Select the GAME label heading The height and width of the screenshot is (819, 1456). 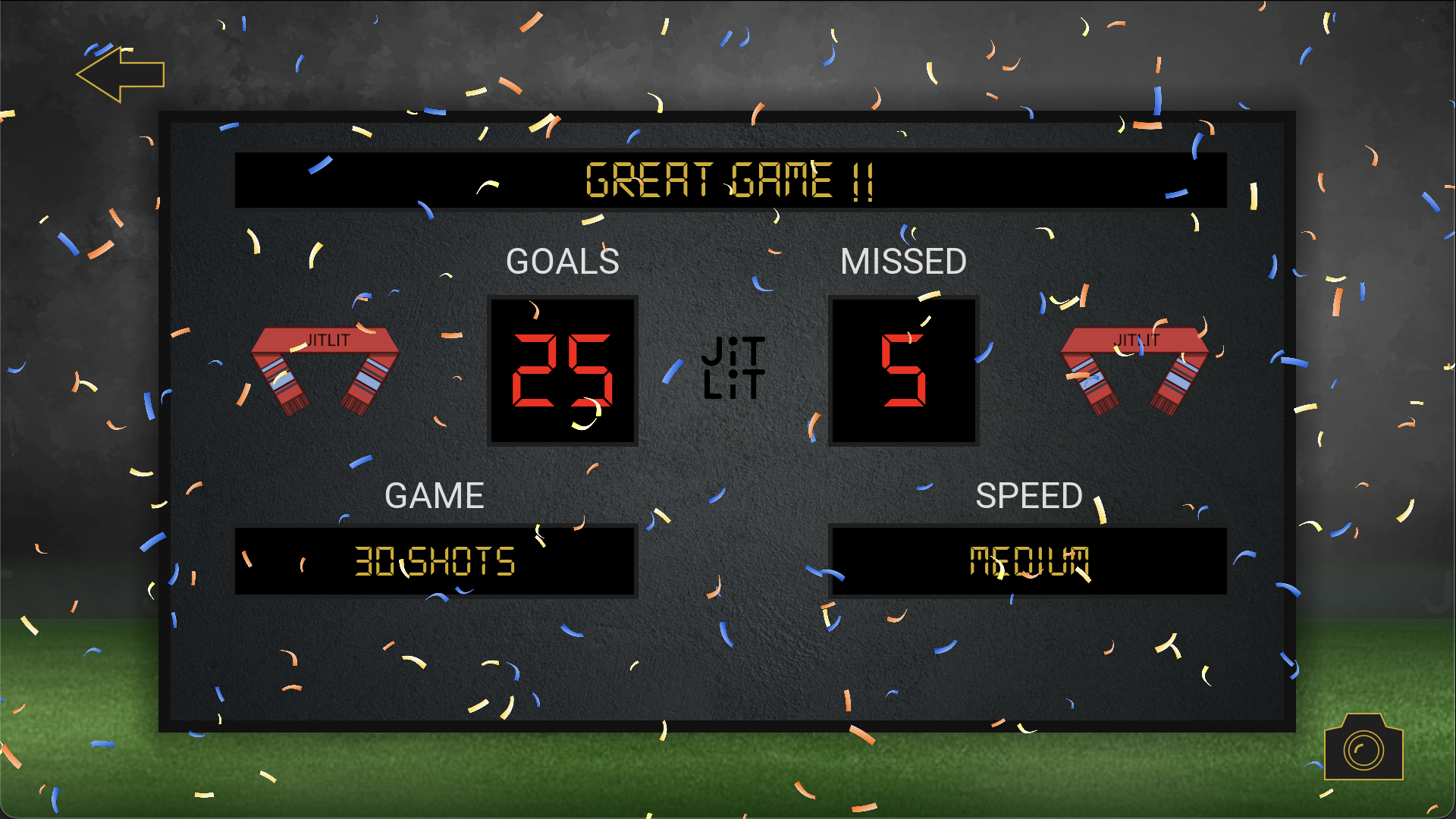435,496
